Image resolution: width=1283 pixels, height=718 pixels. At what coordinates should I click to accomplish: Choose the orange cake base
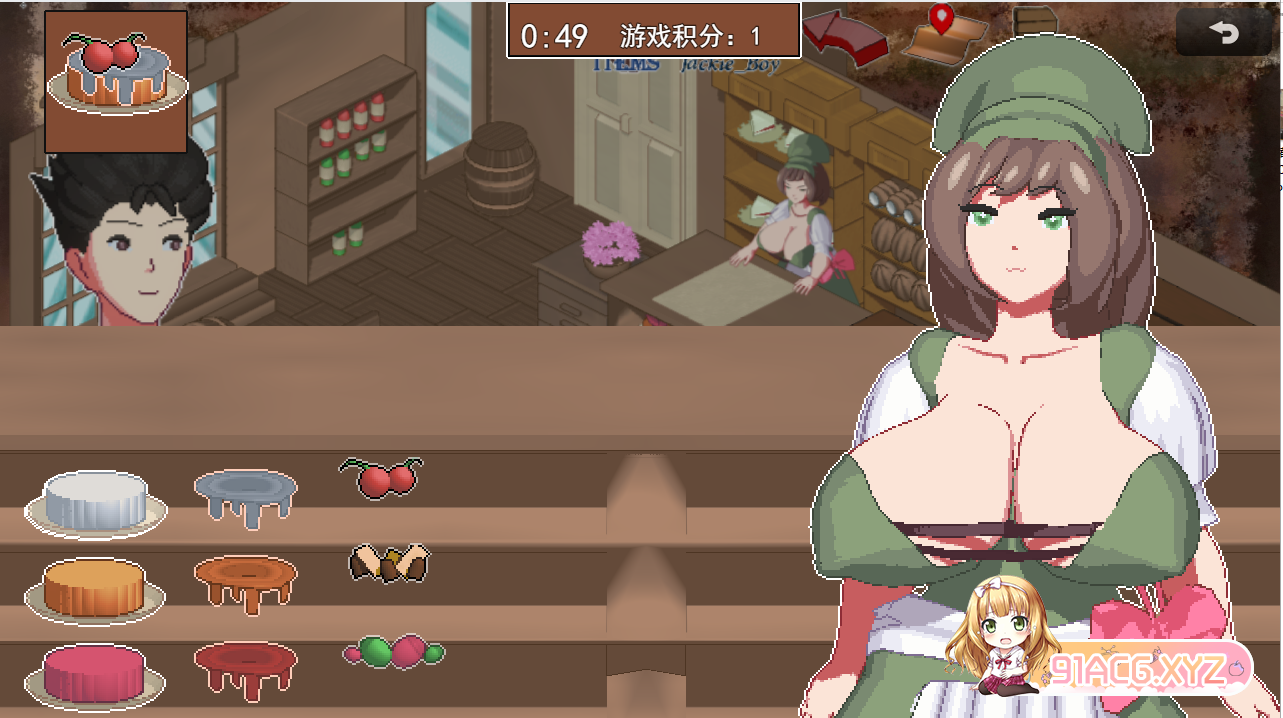tap(95, 588)
